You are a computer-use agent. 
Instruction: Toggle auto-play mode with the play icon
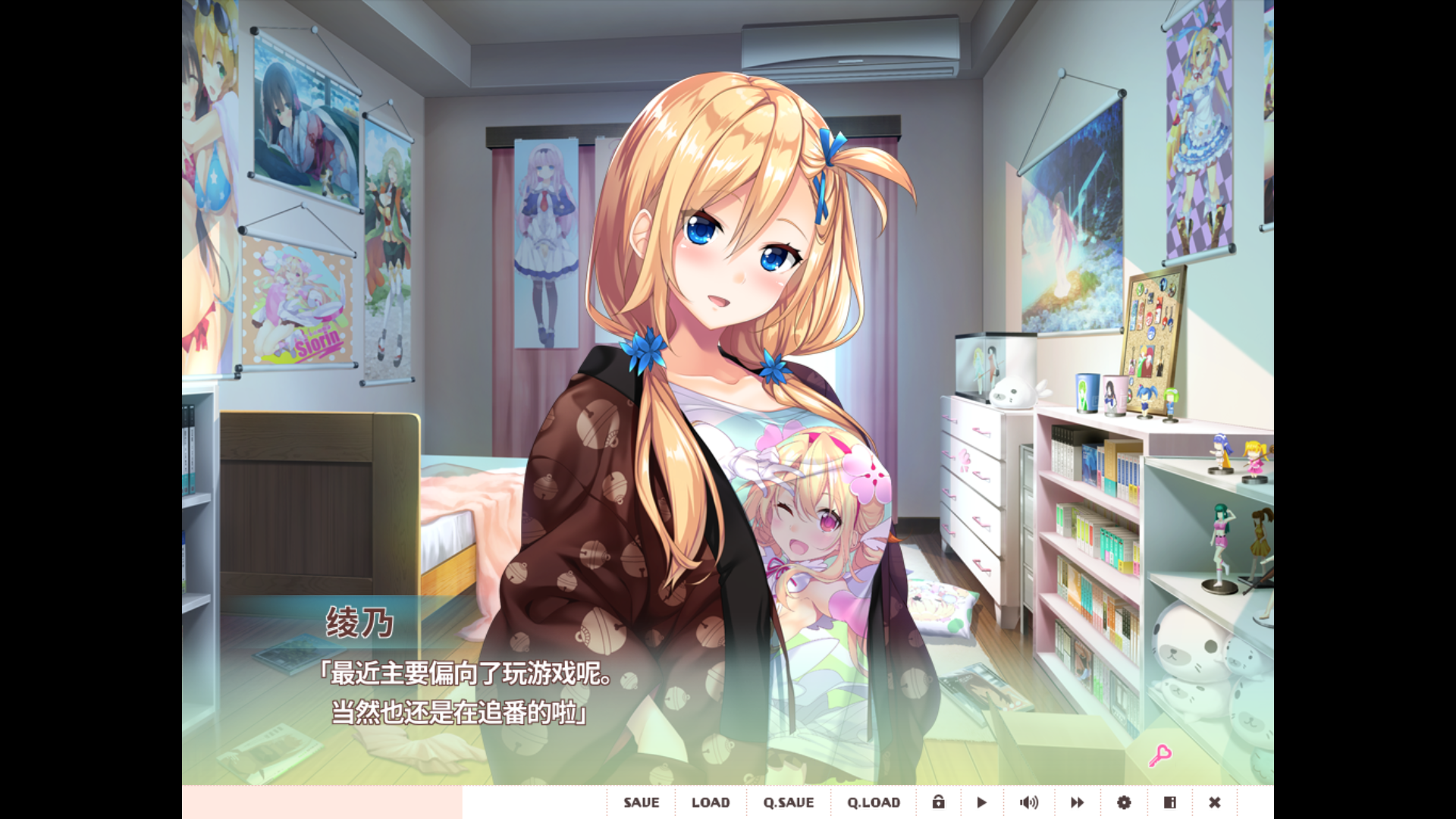(981, 802)
